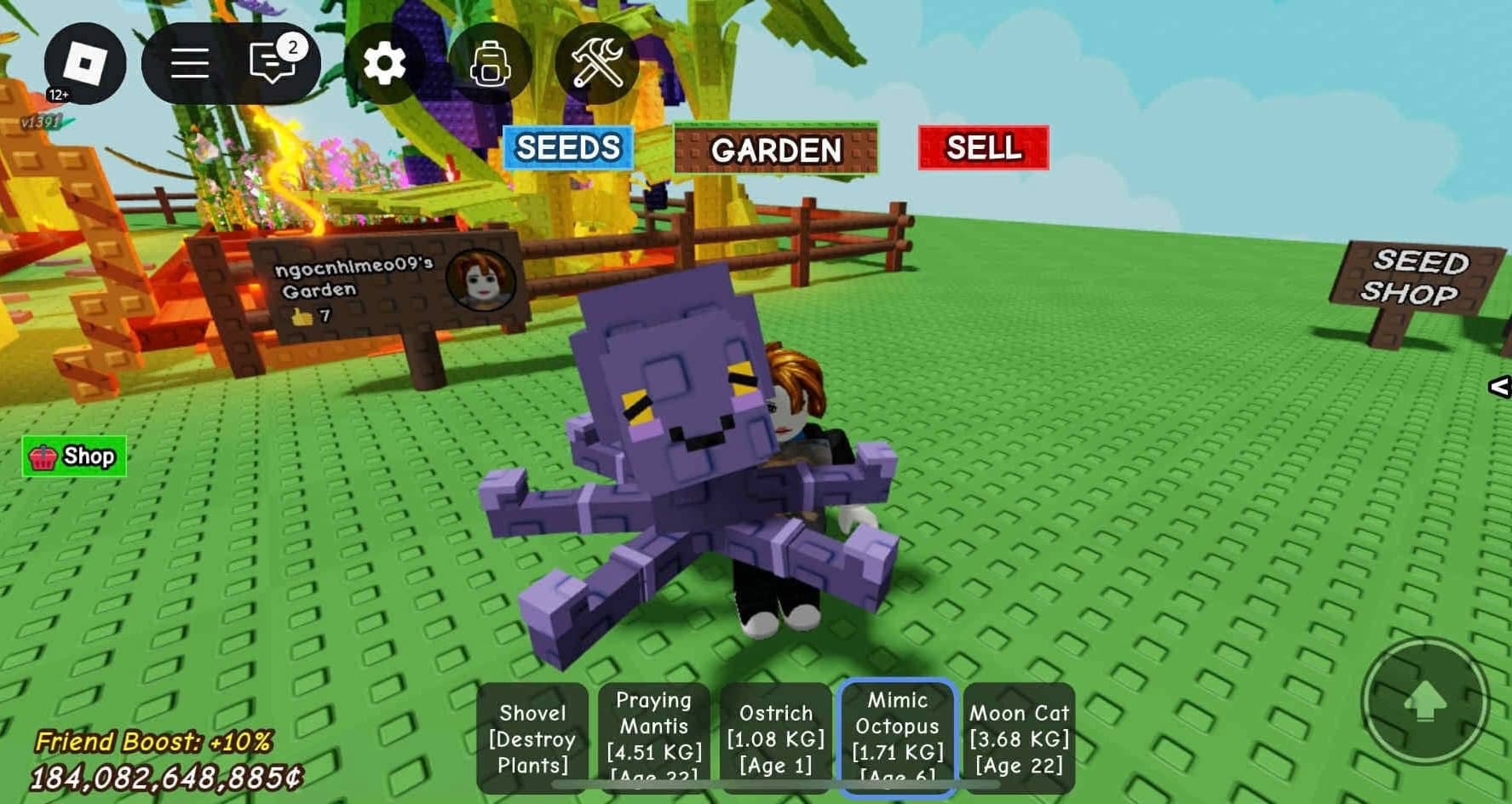This screenshot has height=804, width=1512.
Task: Select the Mimic Octopus slot
Action: 898,738
